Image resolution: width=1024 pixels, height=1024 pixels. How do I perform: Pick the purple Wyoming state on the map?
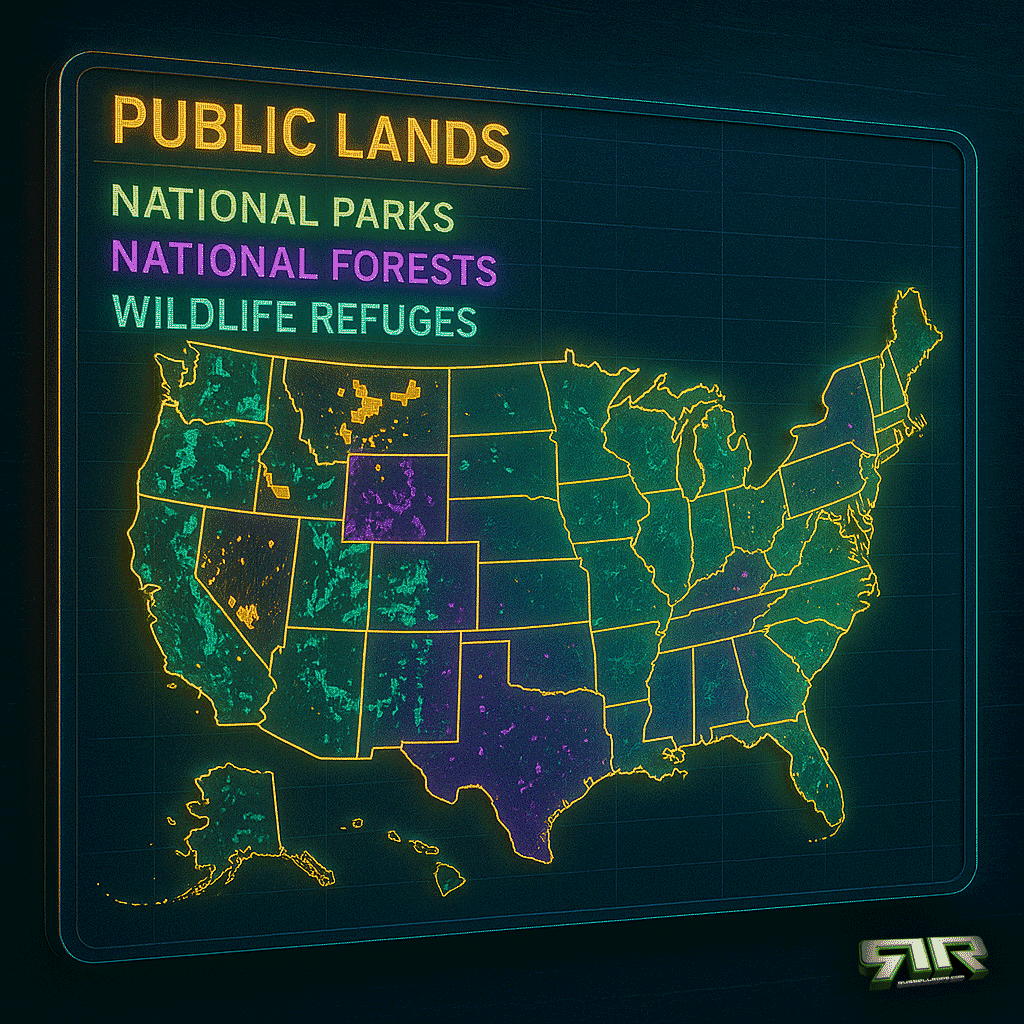[x=396, y=497]
